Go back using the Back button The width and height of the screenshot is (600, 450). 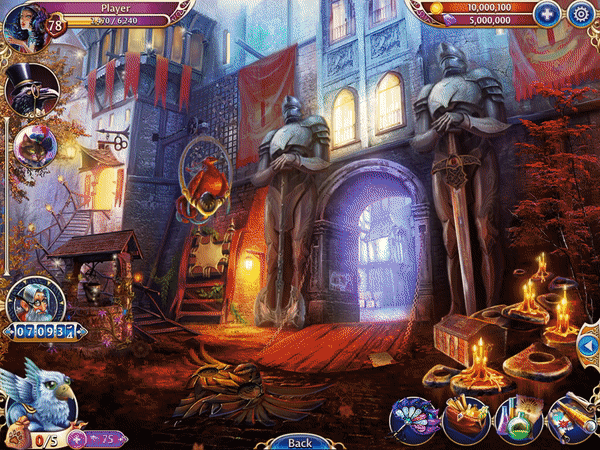[x=299, y=442]
